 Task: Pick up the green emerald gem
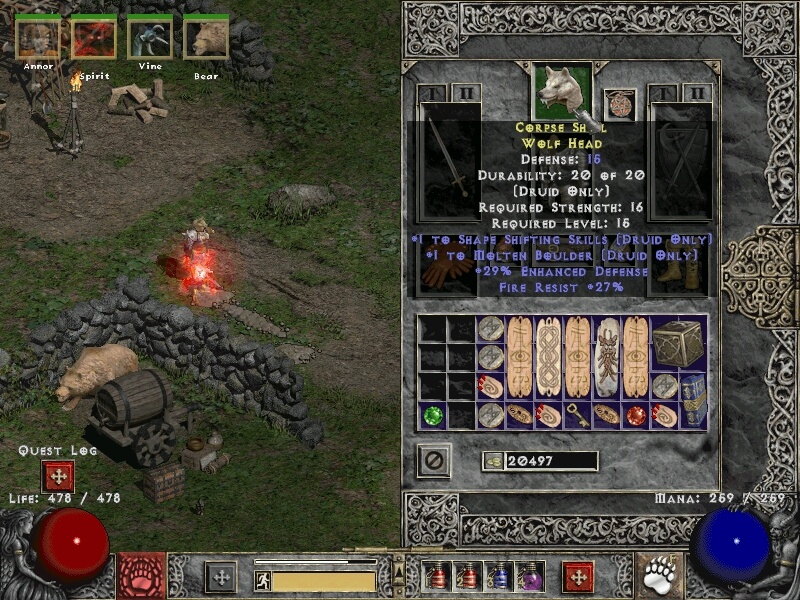(x=433, y=414)
